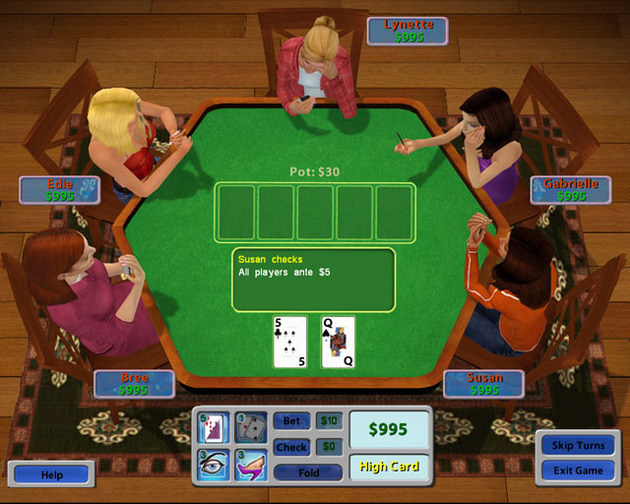Click Edie's player name plate

60,190
